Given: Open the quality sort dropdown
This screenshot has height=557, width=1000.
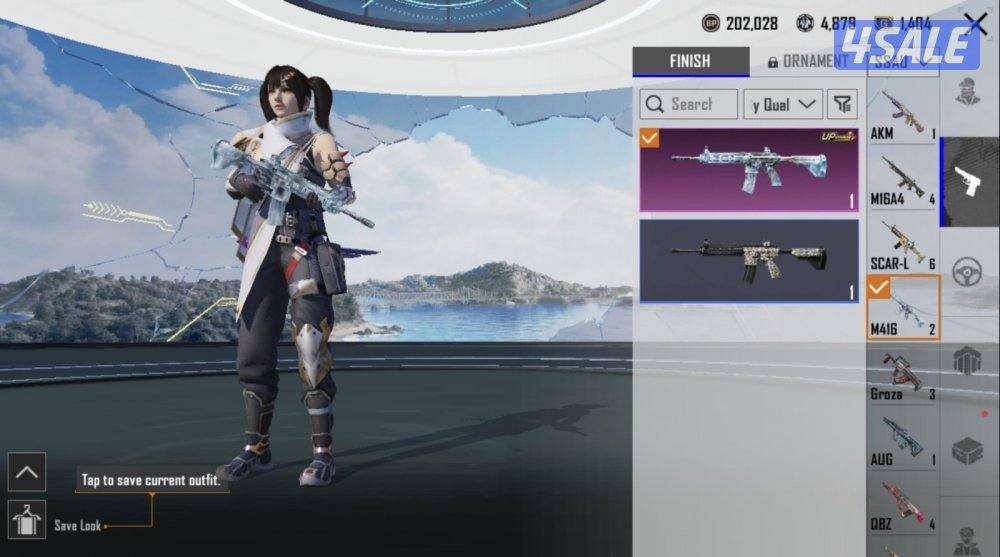Looking at the screenshot, I should pyautogui.click(x=783, y=104).
